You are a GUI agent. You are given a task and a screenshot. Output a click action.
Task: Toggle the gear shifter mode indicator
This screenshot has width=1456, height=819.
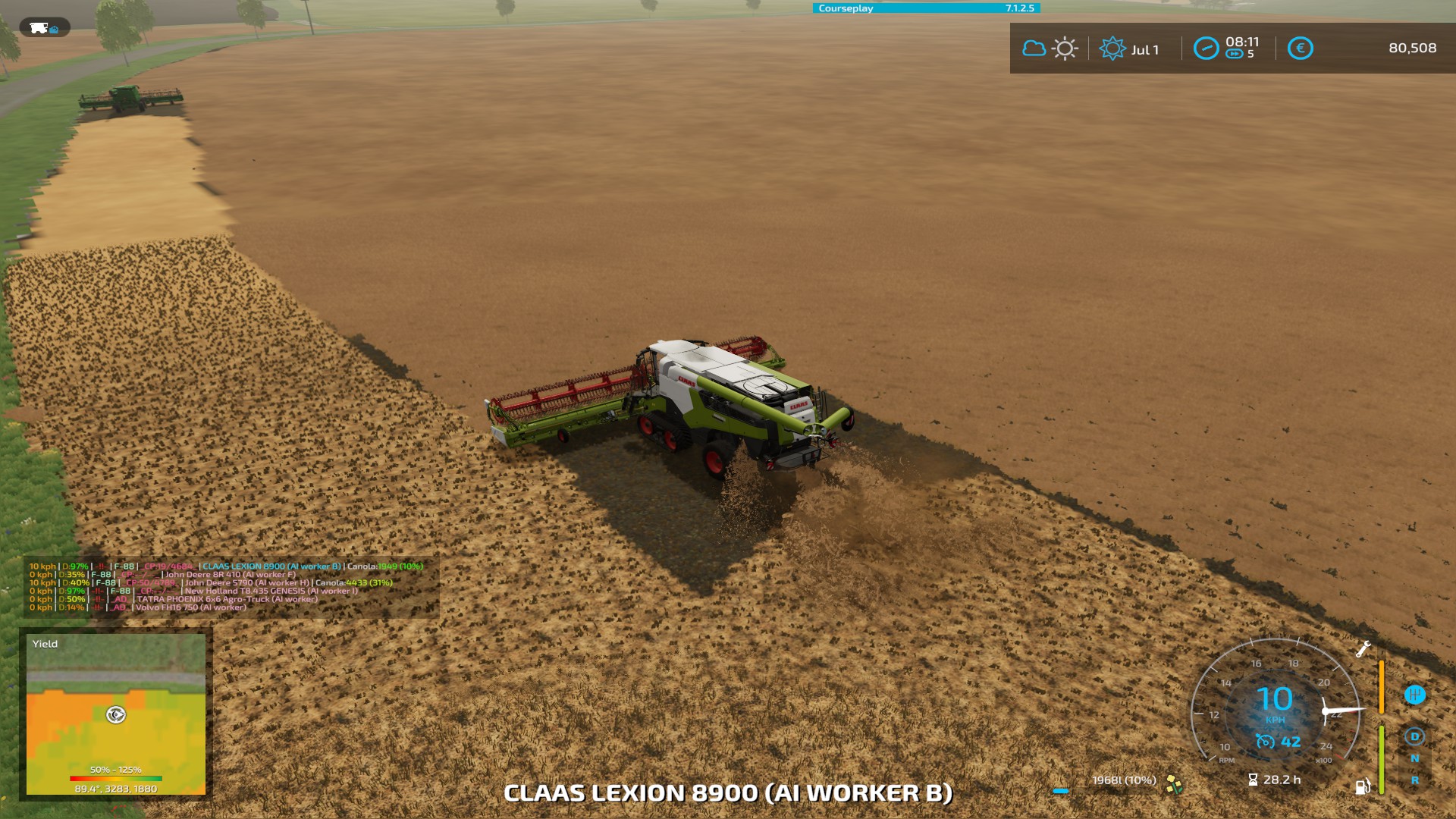point(1414,695)
